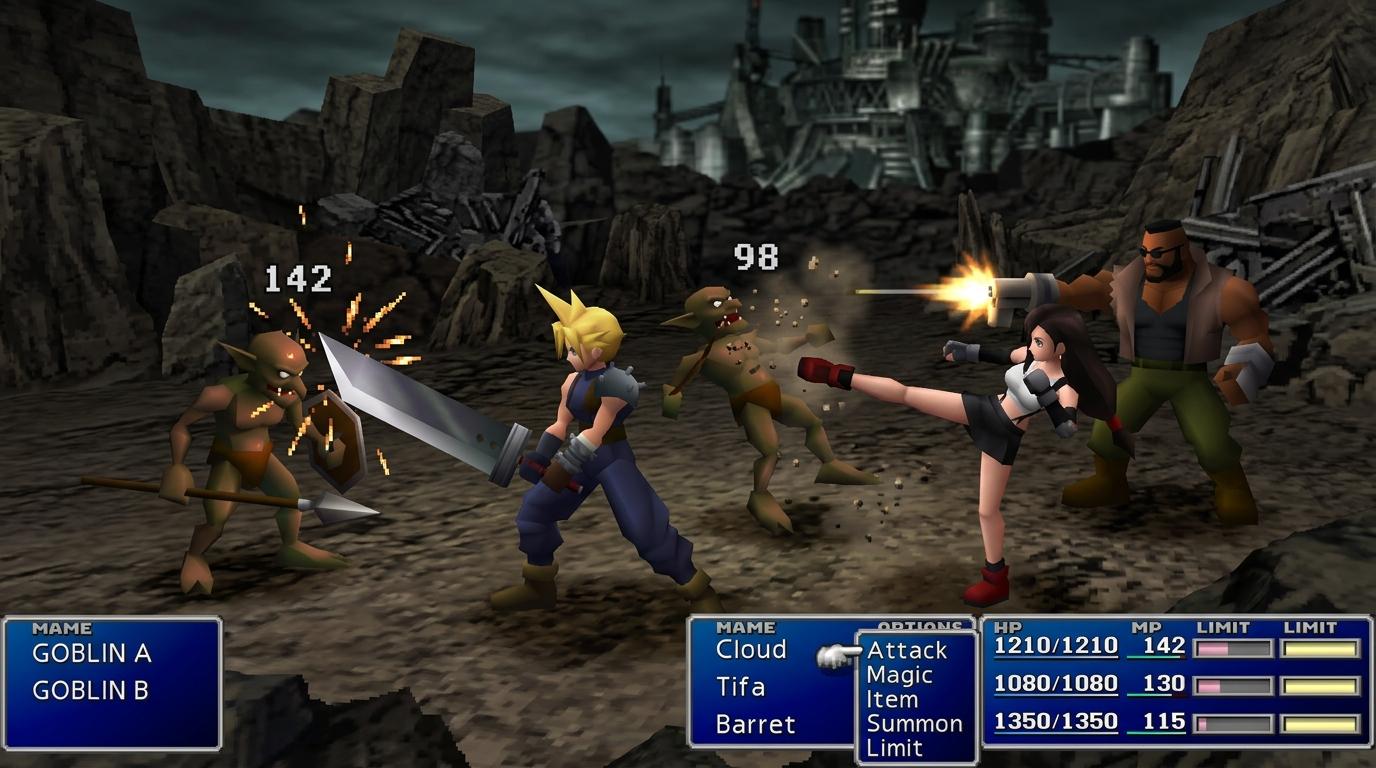Select Tifa in the party list
Image resolution: width=1376 pixels, height=768 pixels.
pyautogui.click(x=741, y=687)
